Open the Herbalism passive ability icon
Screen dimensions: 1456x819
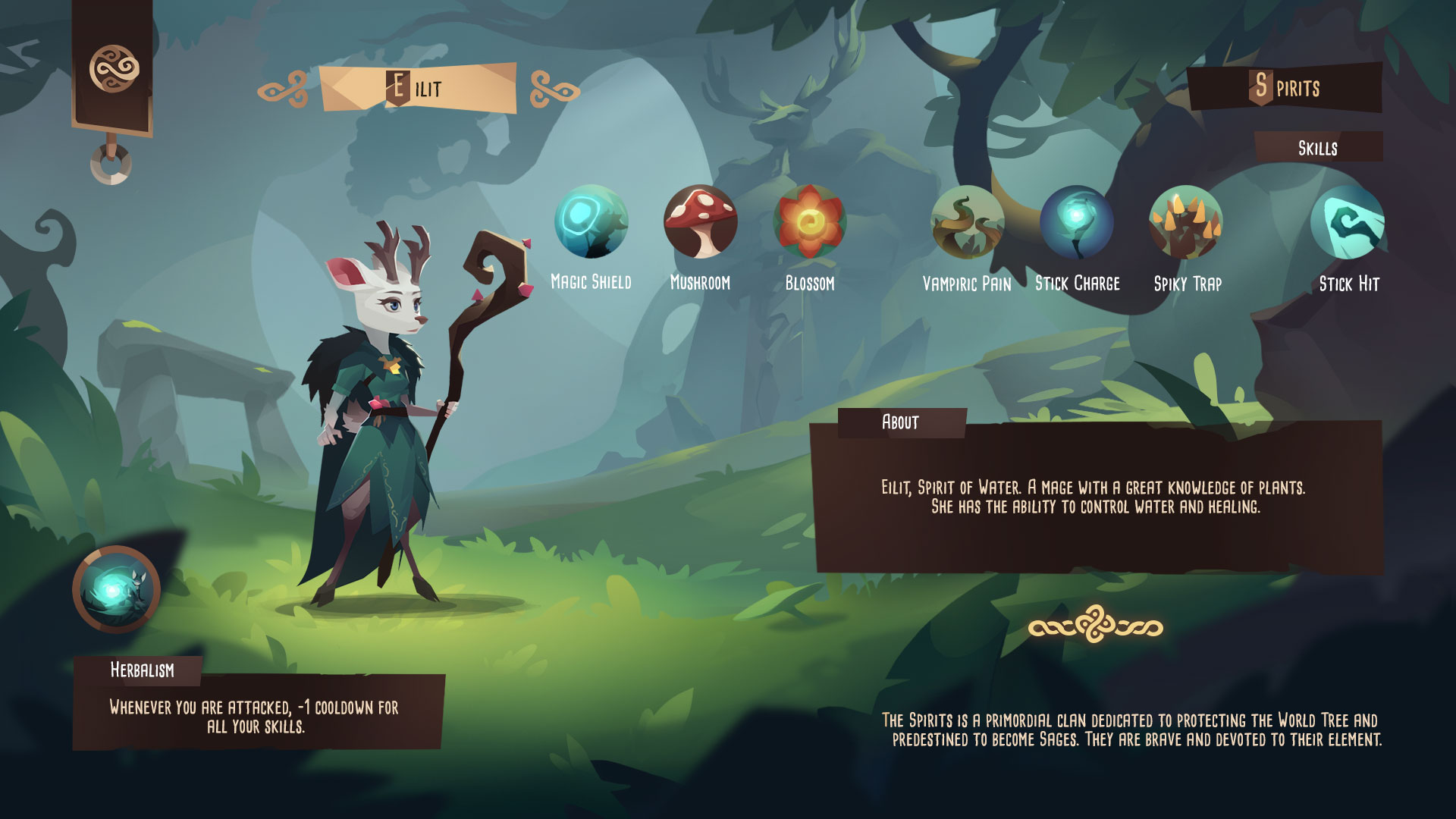click(x=116, y=589)
